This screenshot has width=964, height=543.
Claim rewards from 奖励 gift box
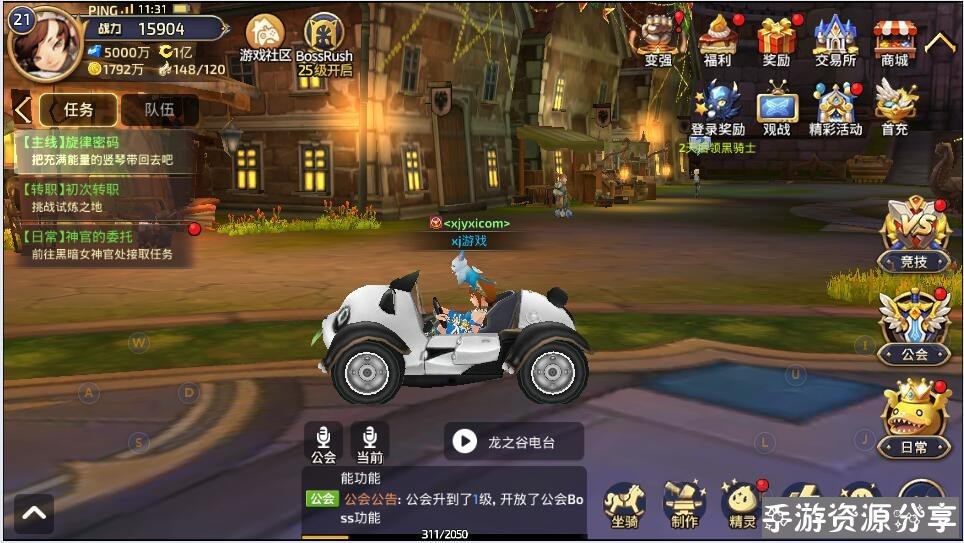pos(776,40)
